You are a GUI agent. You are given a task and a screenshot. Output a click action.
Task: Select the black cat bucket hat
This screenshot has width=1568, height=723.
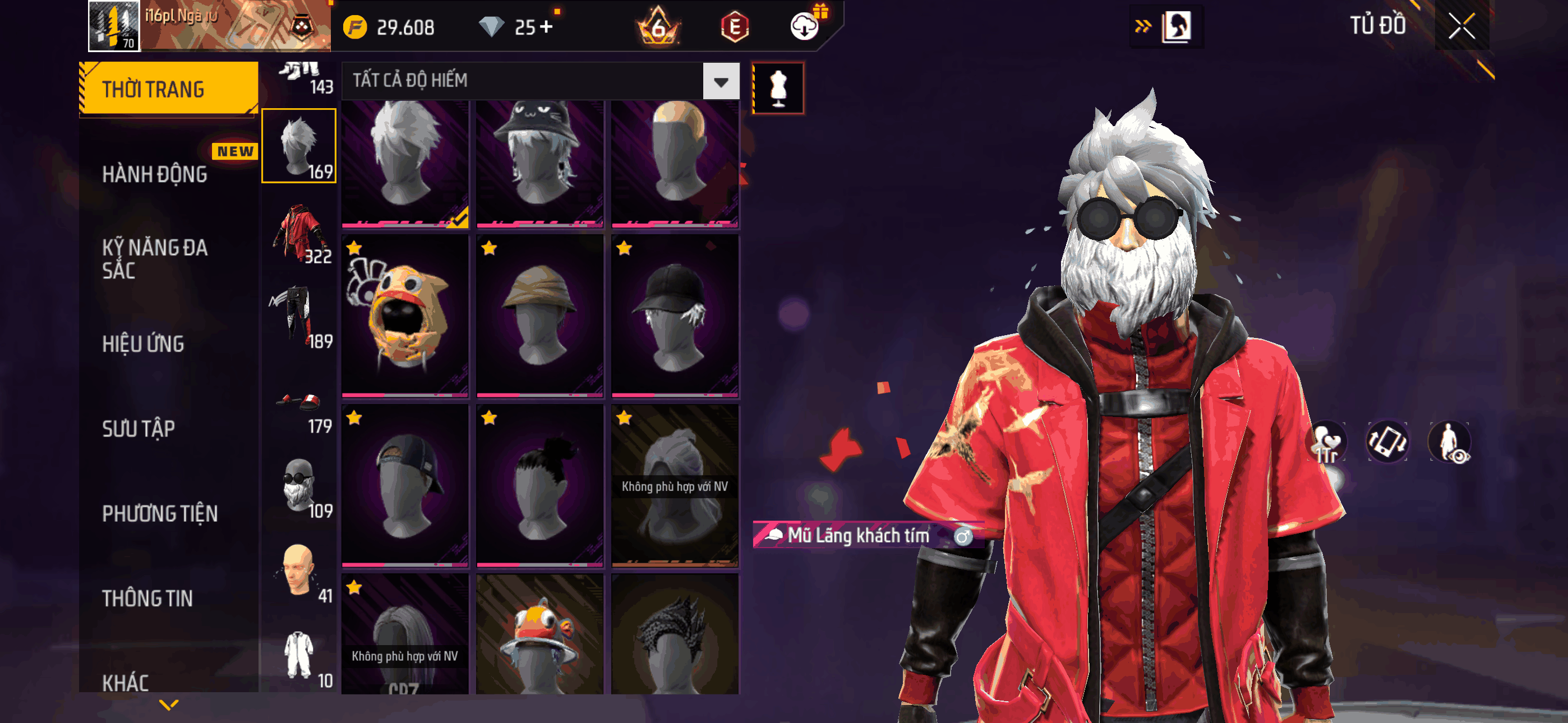(539, 161)
